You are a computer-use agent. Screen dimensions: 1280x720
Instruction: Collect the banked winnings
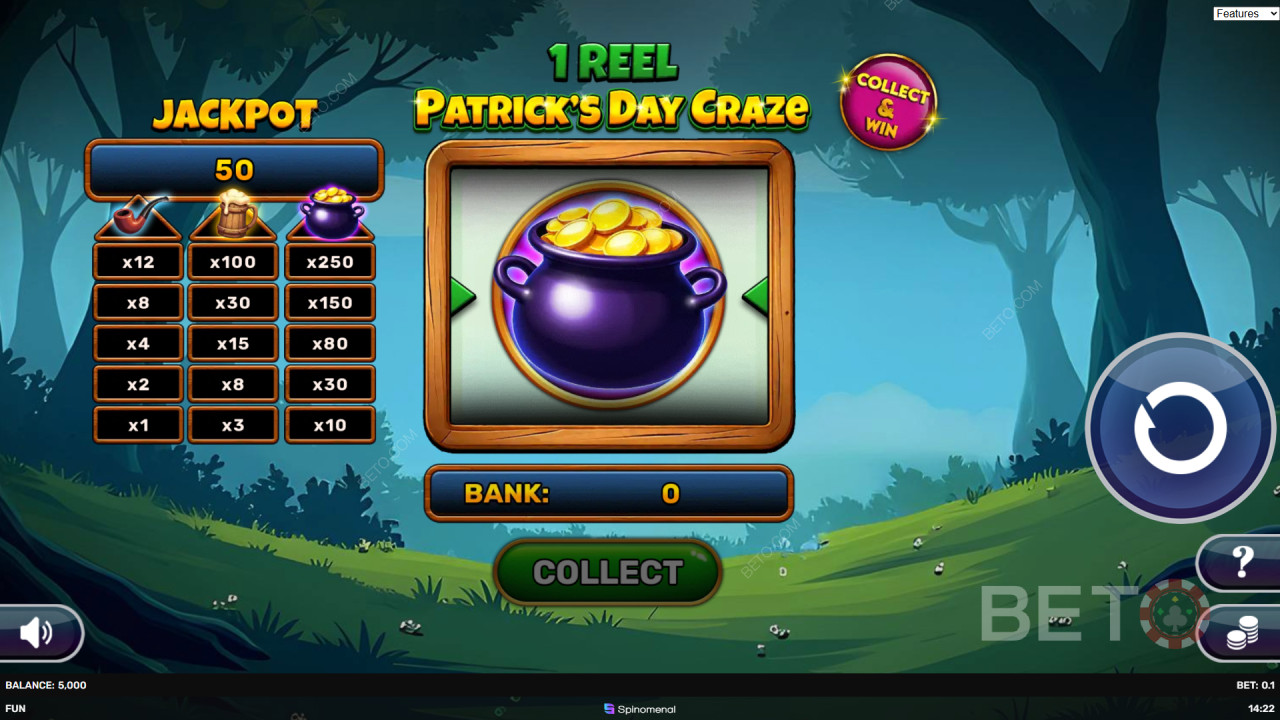click(x=608, y=572)
